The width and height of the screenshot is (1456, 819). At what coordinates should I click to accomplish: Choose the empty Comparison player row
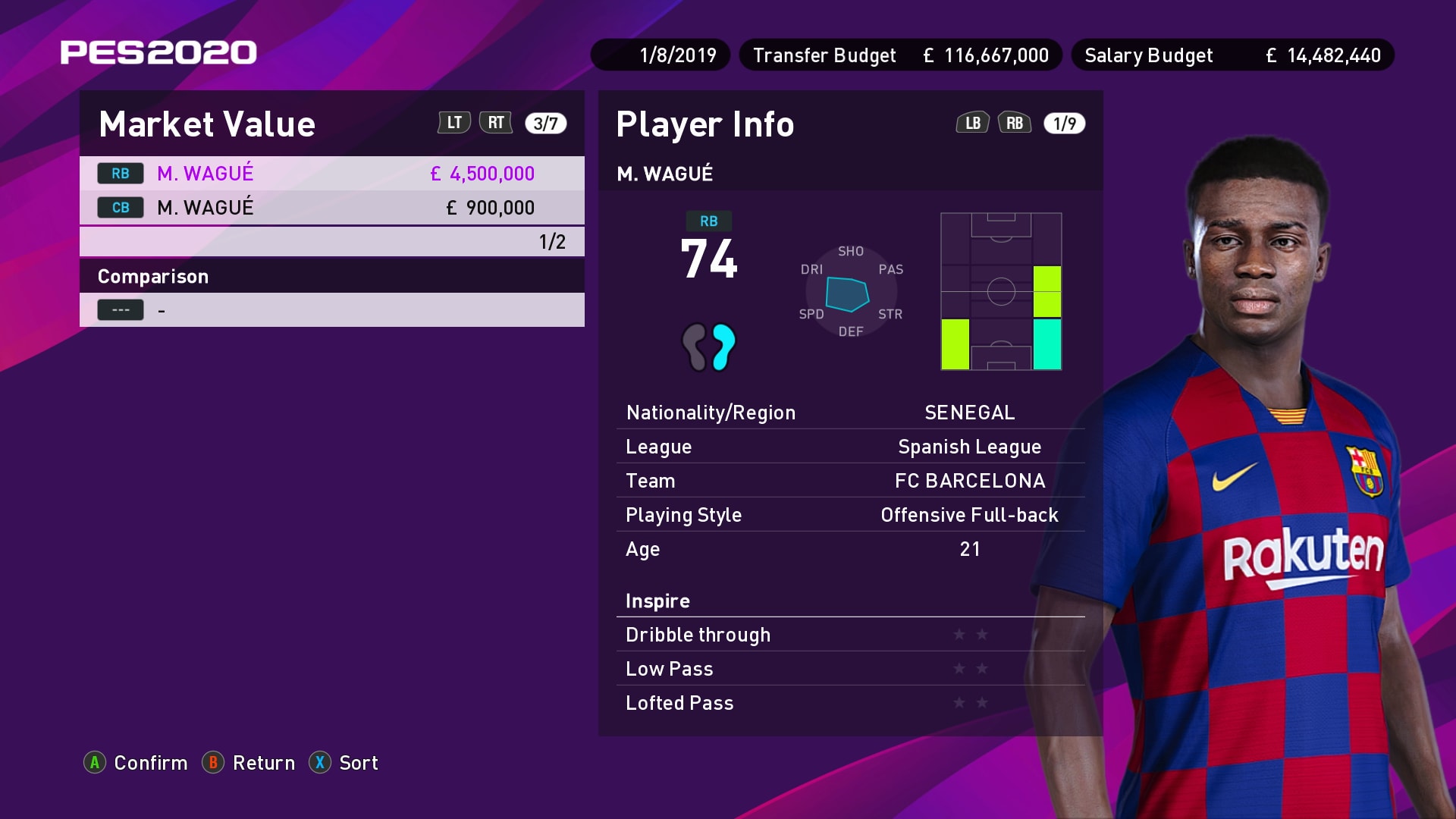331,310
